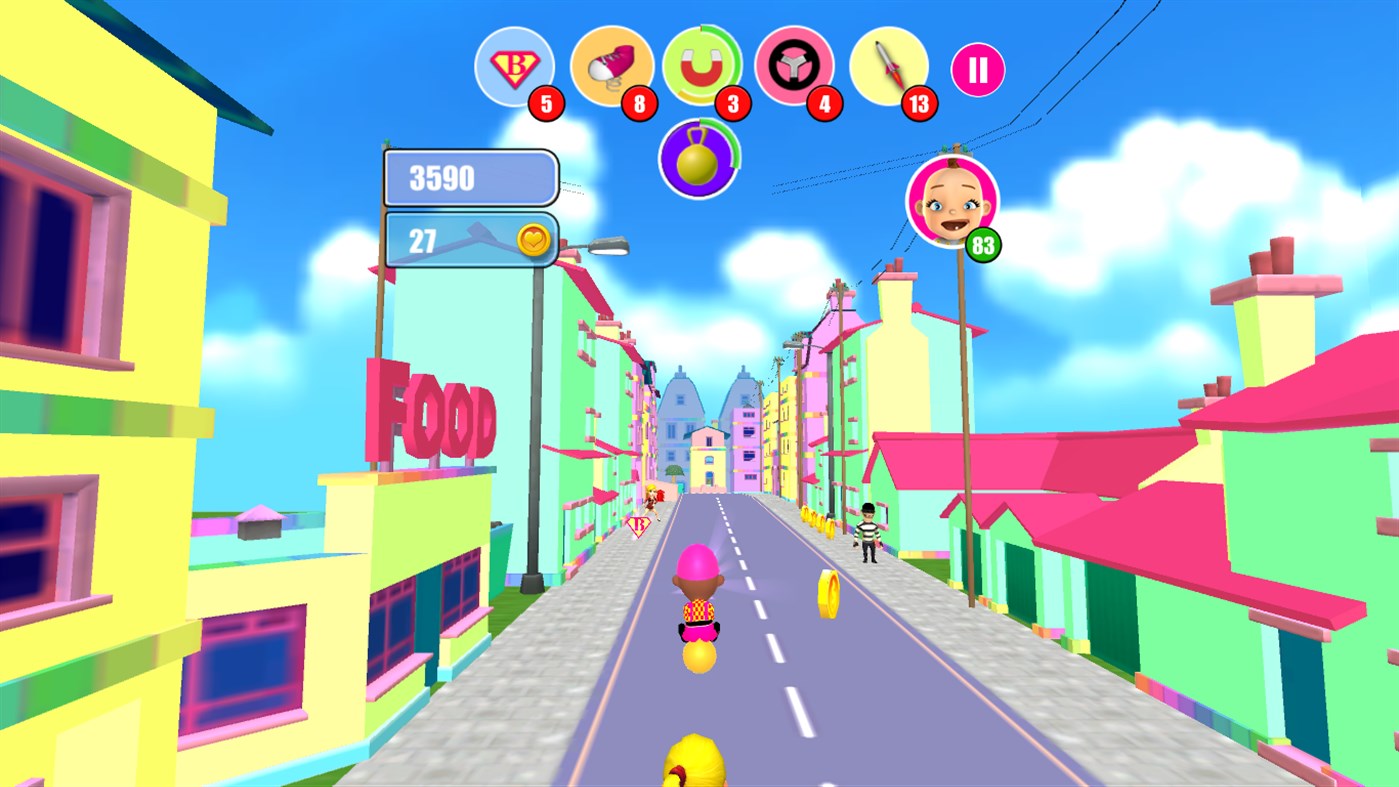This screenshot has width=1399, height=787.
Task: Select the score panel showing 3590
Action: tap(470, 177)
